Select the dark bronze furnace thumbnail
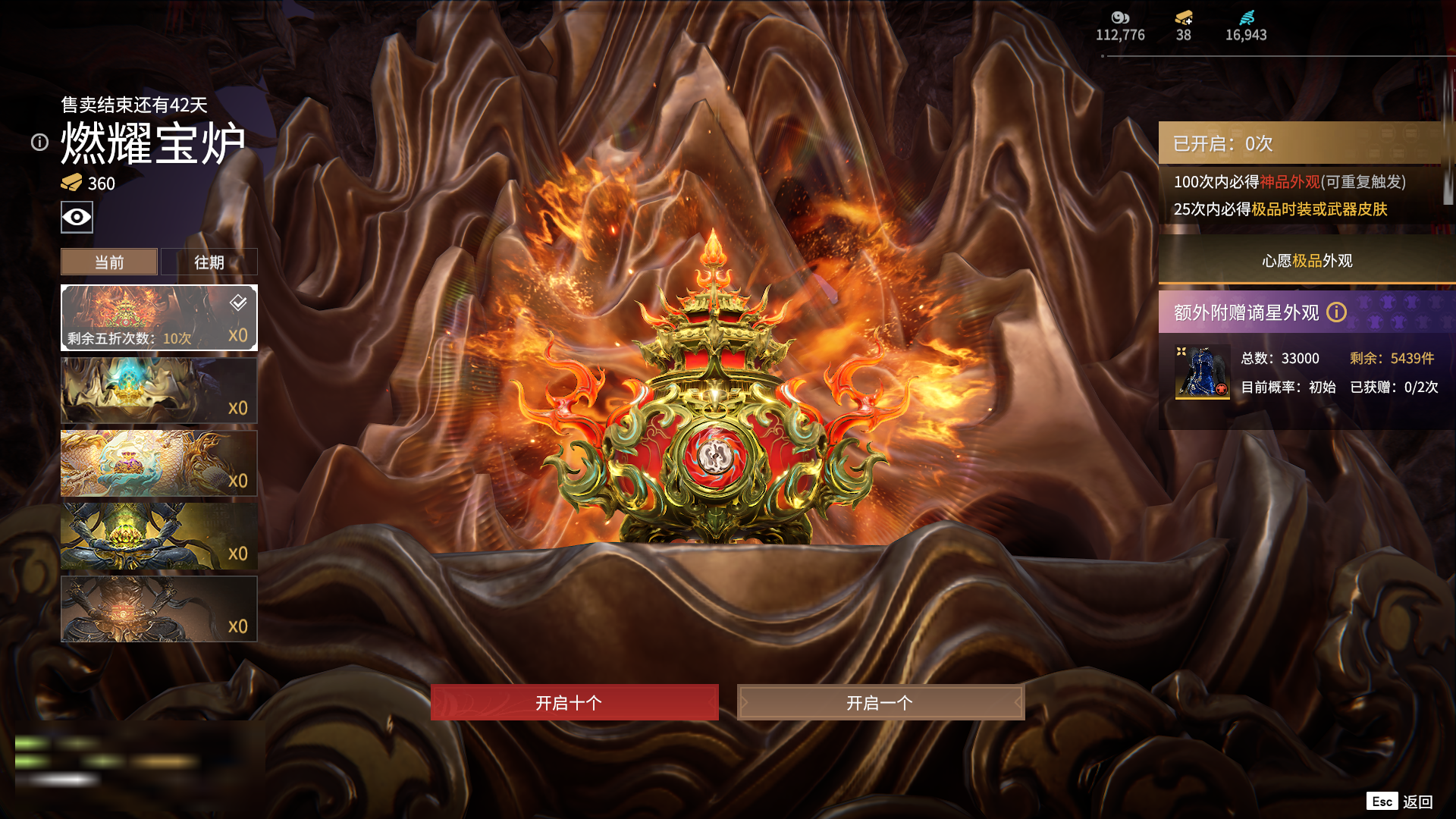Image resolution: width=1456 pixels, height=819 pixels. (x=158, y=609)
